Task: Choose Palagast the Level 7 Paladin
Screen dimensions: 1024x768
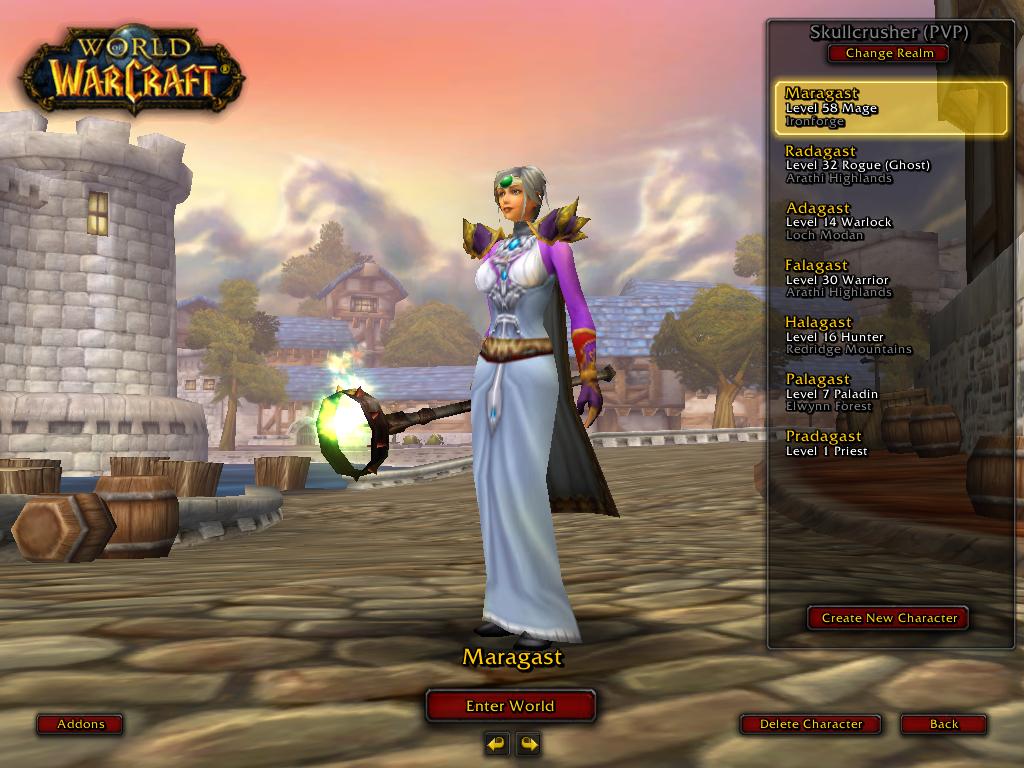Action: (x=890, y=393)
